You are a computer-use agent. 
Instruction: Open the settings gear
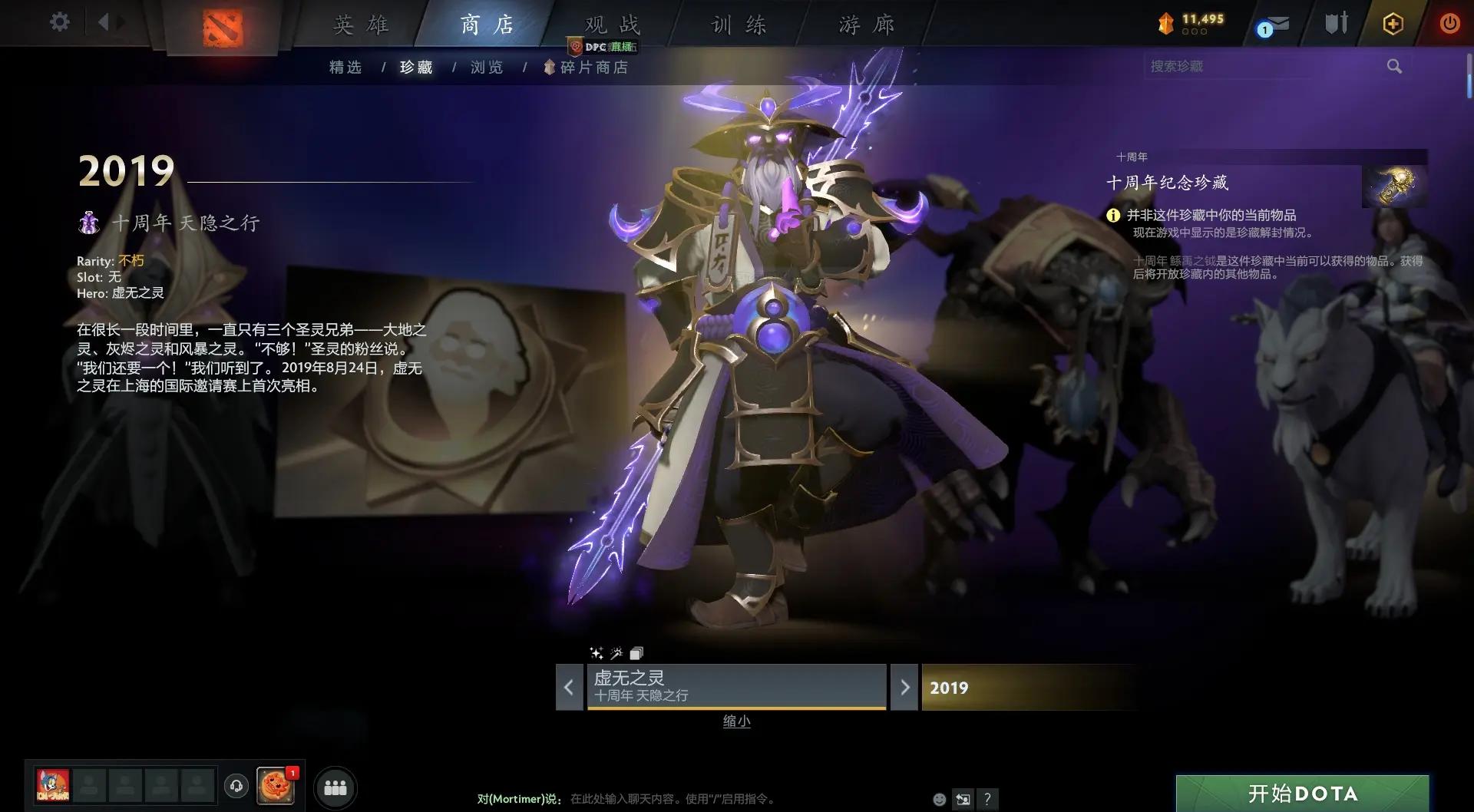point(60,22)
